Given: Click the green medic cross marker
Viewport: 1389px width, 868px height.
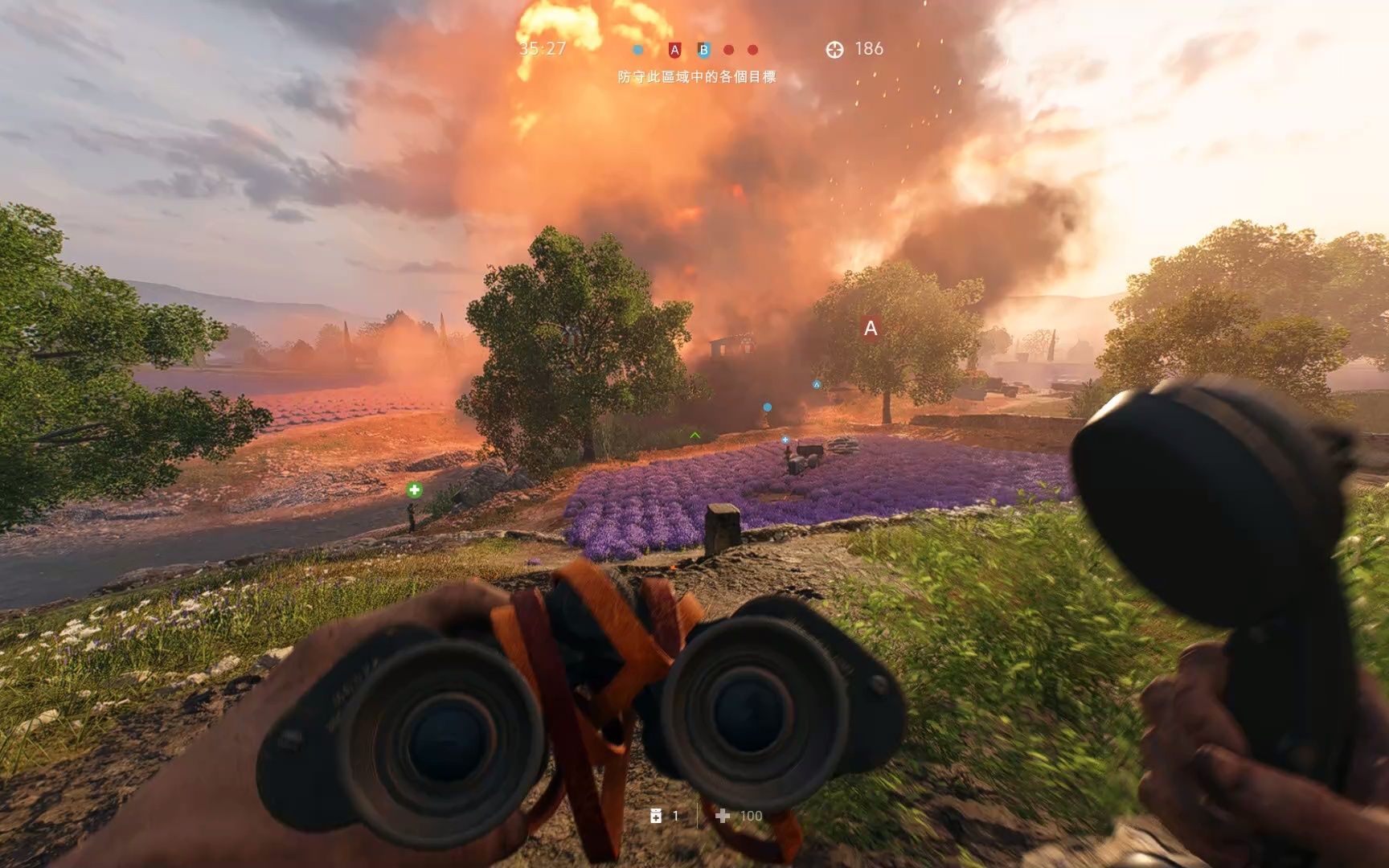Looking at the screenshot, I should click(x=414, y=489).
